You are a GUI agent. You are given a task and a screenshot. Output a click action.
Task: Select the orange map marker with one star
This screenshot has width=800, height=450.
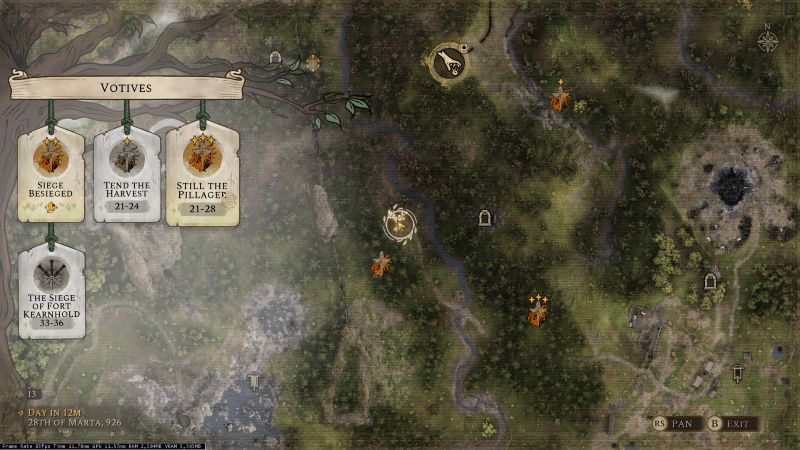(x=561, y=99)
